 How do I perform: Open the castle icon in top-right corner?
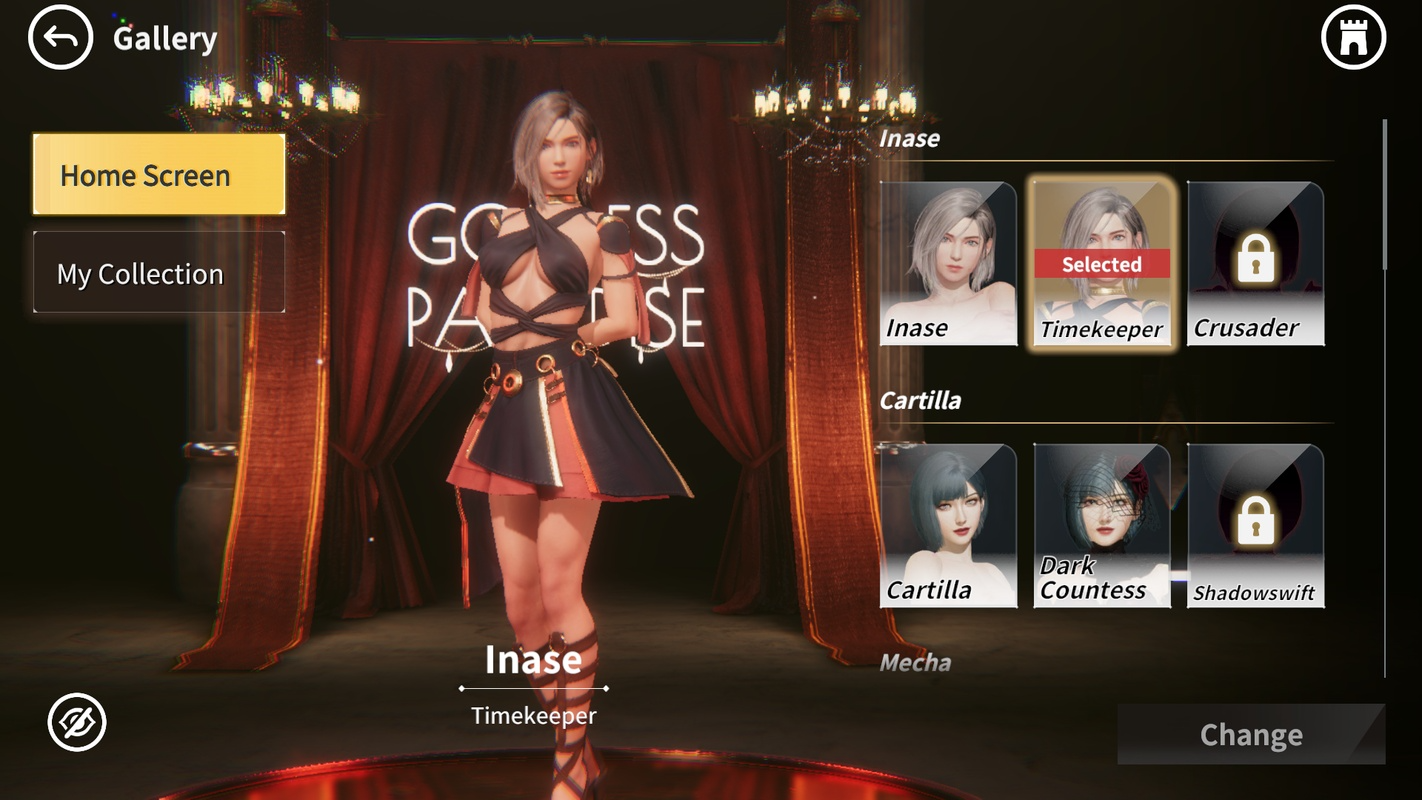[1355, 37]
